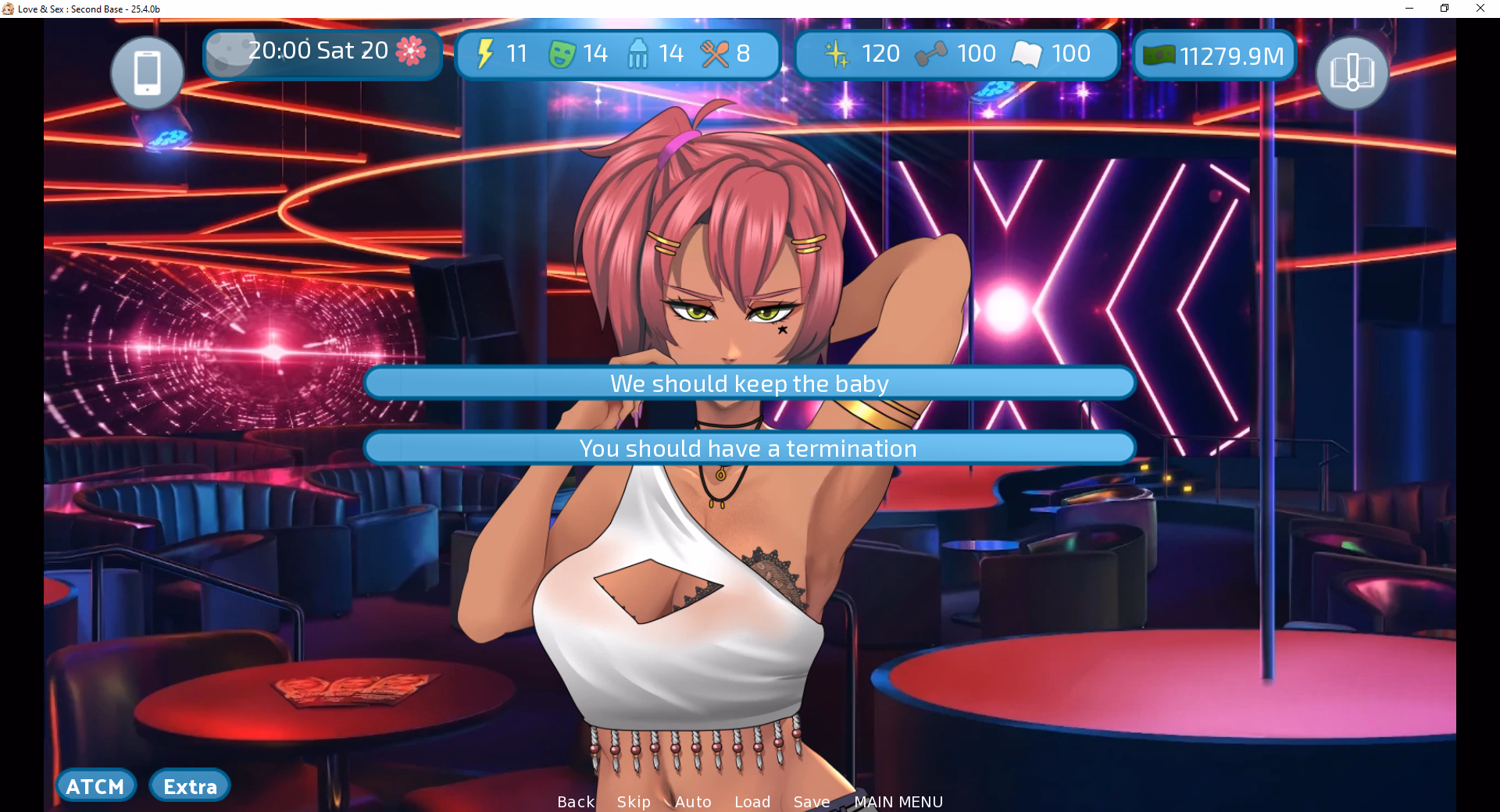Screen dimensions: 1500x812
Task: Click the ATCM button
Action: [x=95, y=786]
